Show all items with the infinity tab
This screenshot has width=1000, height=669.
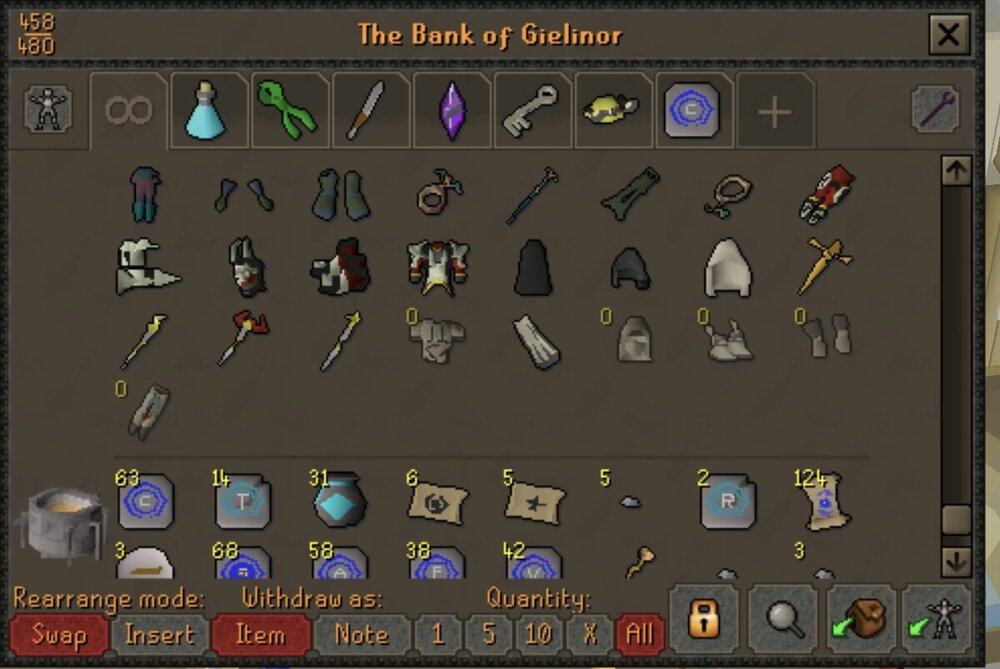[x=128, y=110]
